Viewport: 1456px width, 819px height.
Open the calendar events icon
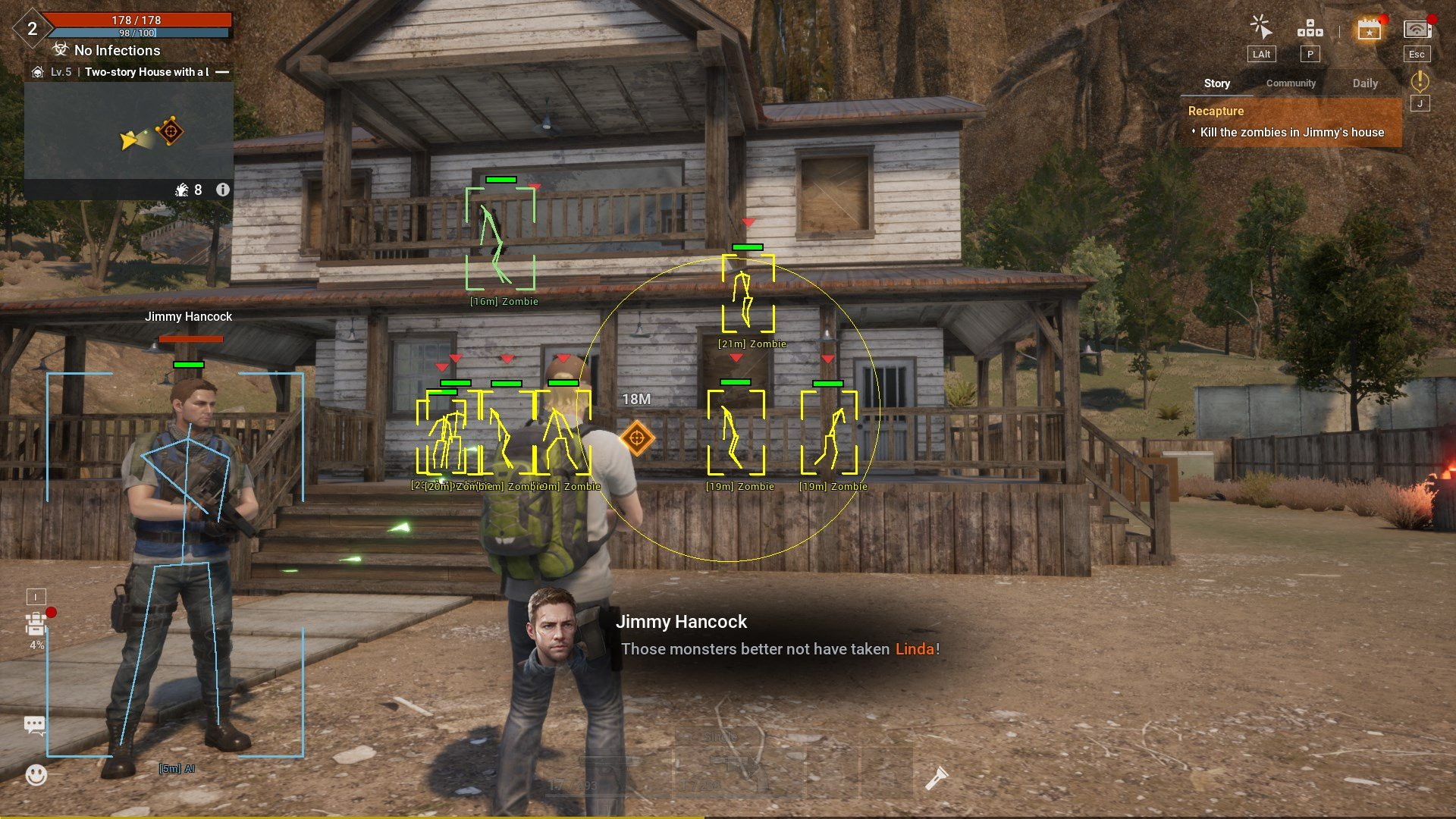[x=1369, y=30]
